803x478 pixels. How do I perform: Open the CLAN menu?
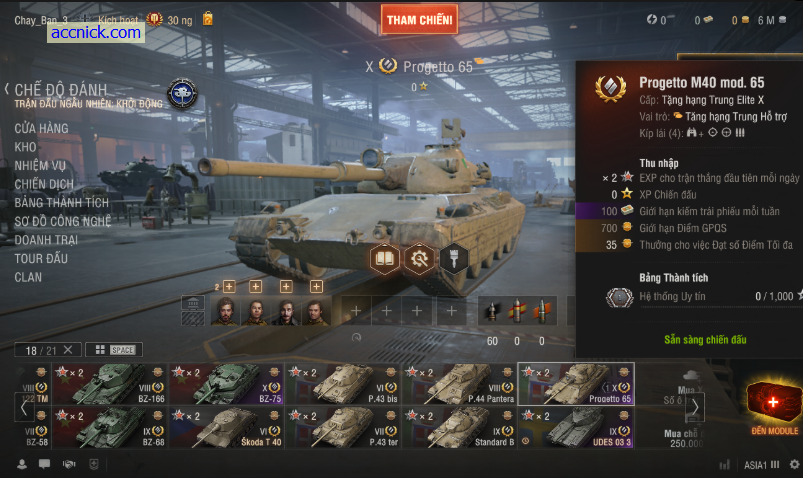(x=28, y=277)
